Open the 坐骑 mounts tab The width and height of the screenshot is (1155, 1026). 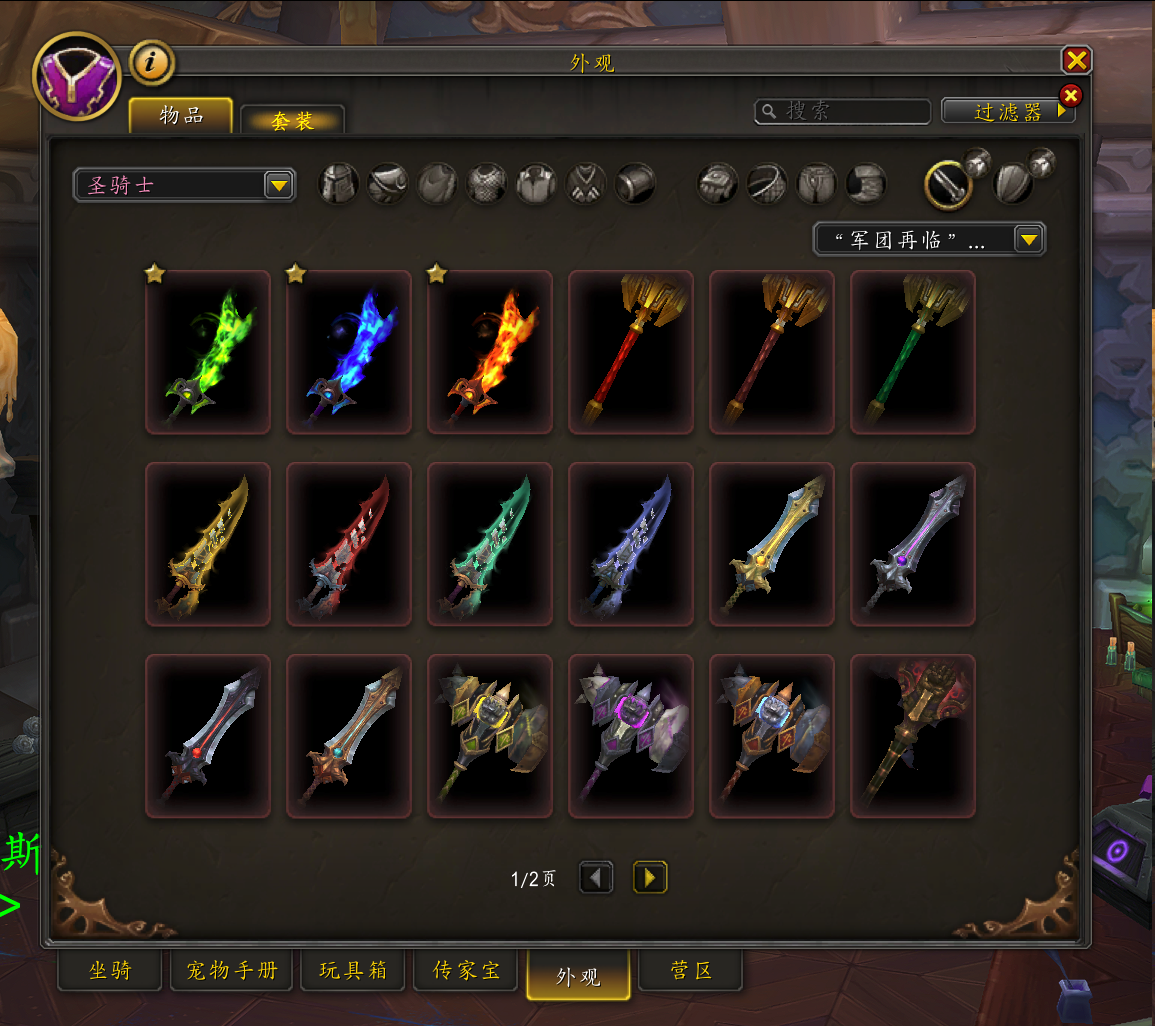pos(110,971)
